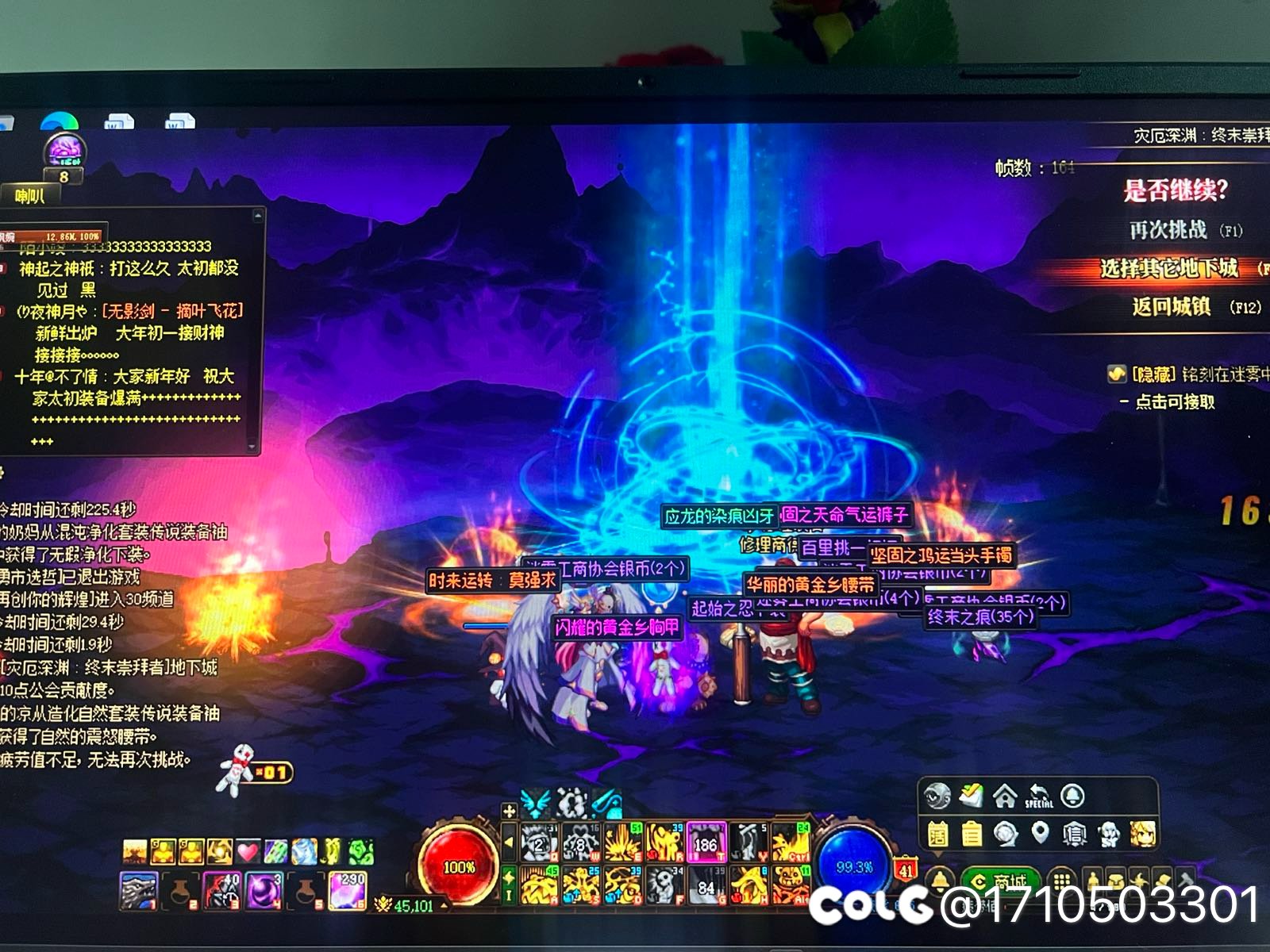Click the green checkmark envelope icon

[x=971, y=796]
